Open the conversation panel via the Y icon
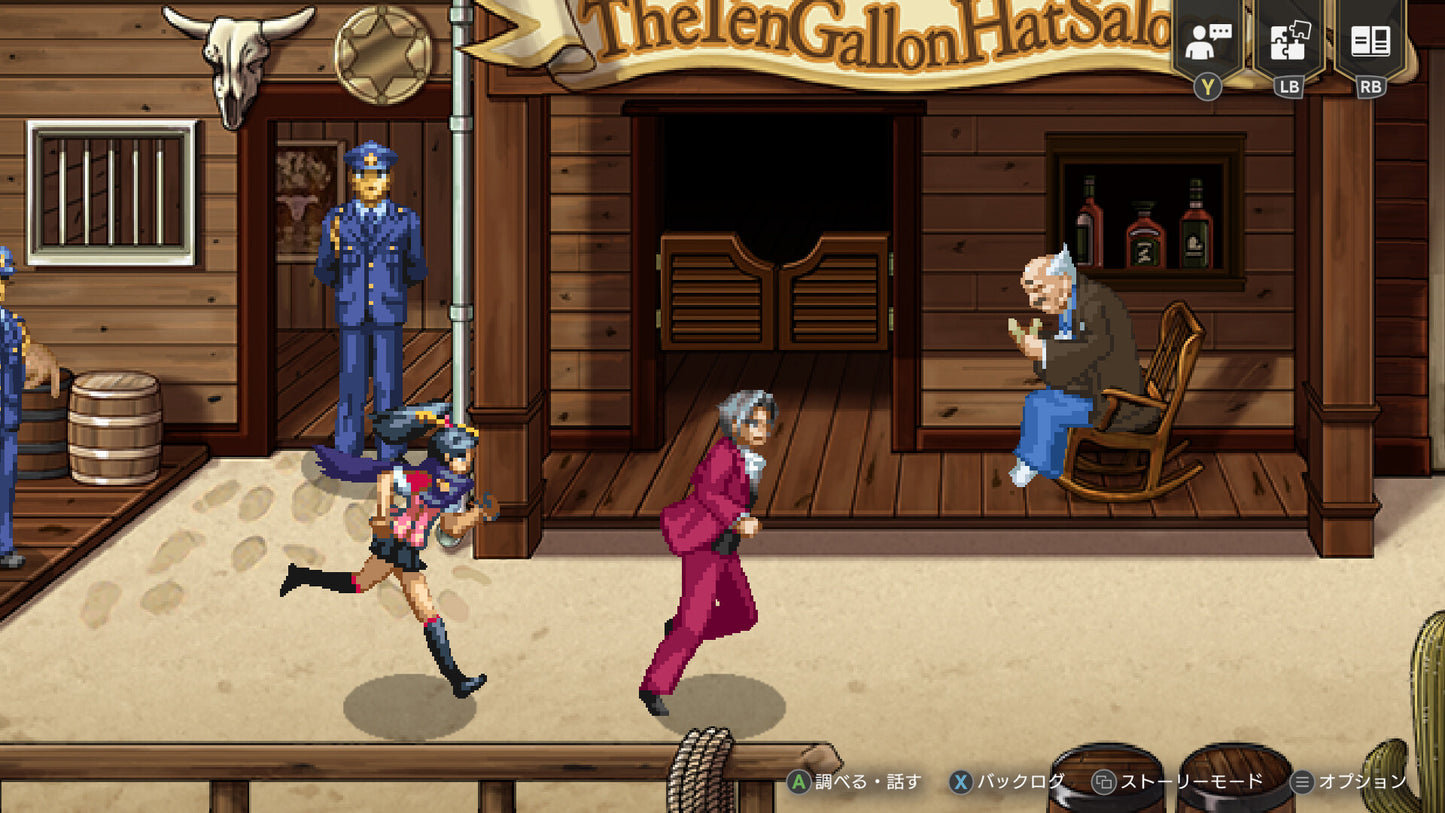Viewport: 1445px width, 813px height. pos(1207,41)
